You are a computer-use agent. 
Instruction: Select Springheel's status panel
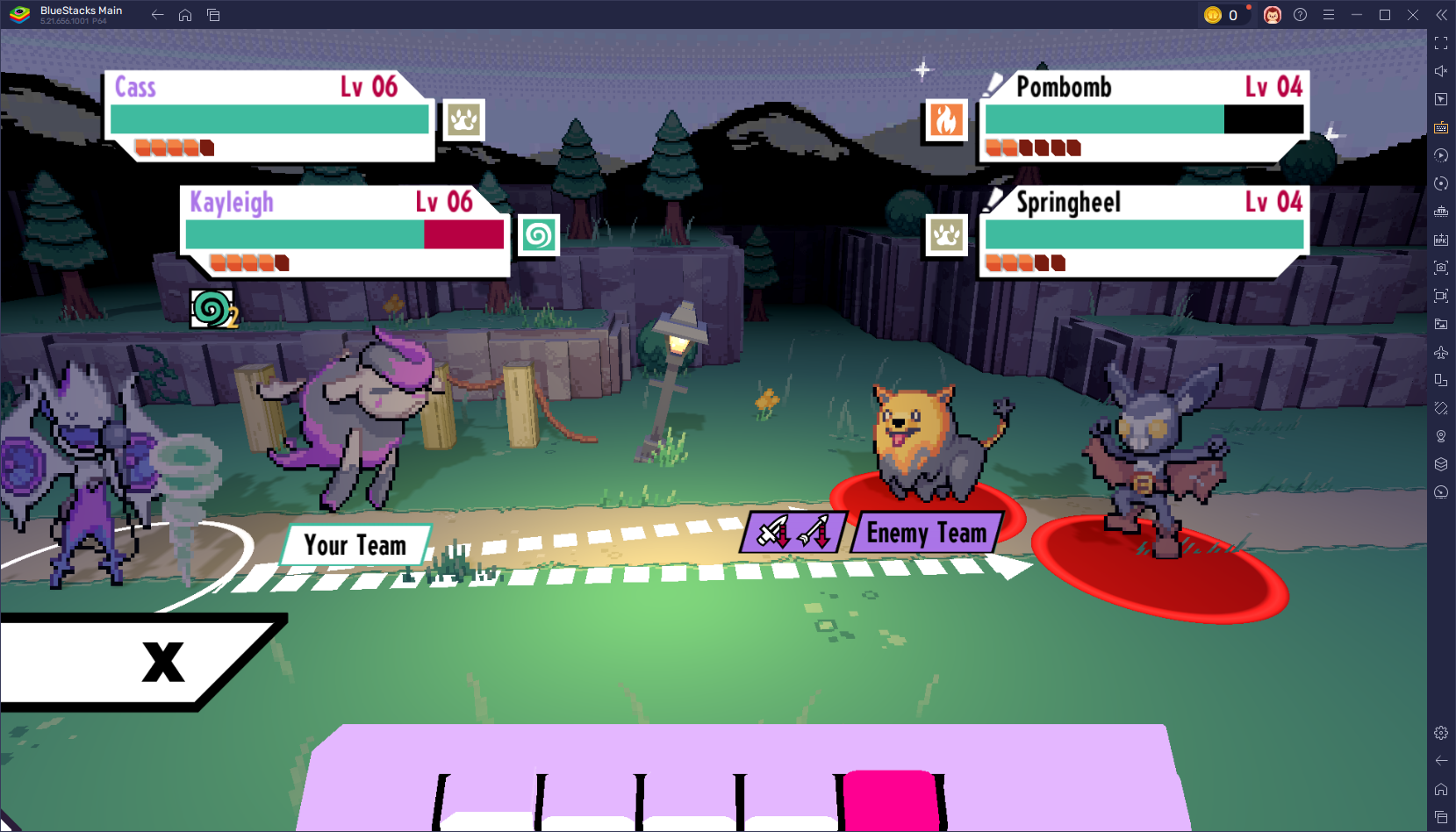point(1144,231)
